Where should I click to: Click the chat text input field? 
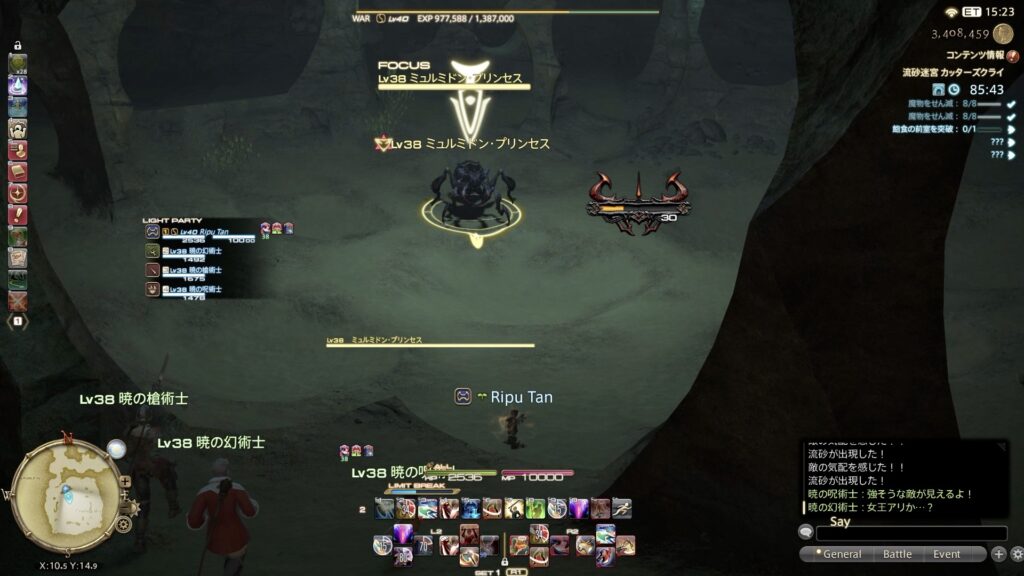[x=901, y=534]
